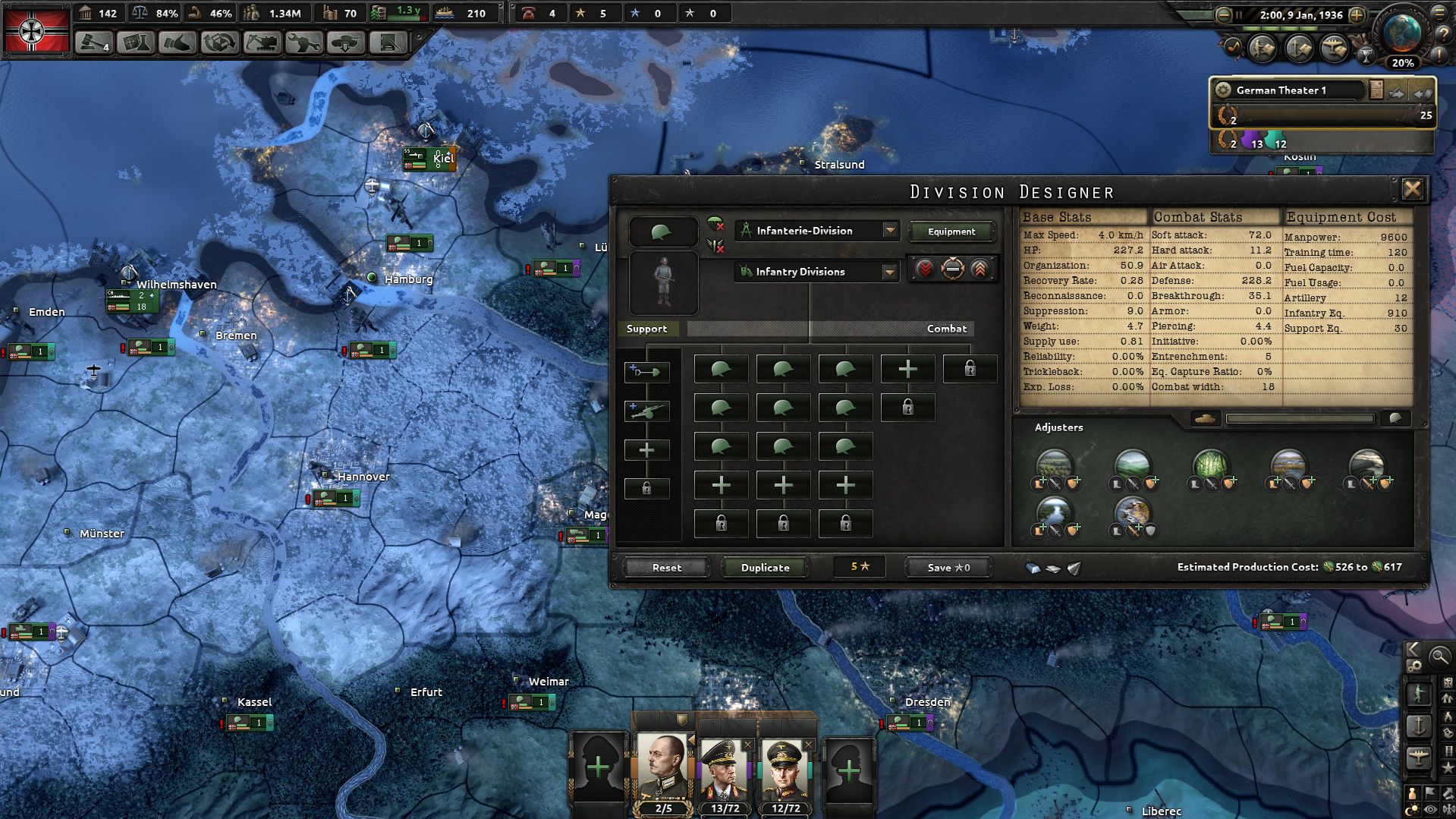Open the Infanterie-Division name dropdown
1456x819 pixels.
click(x=816, y=231)
